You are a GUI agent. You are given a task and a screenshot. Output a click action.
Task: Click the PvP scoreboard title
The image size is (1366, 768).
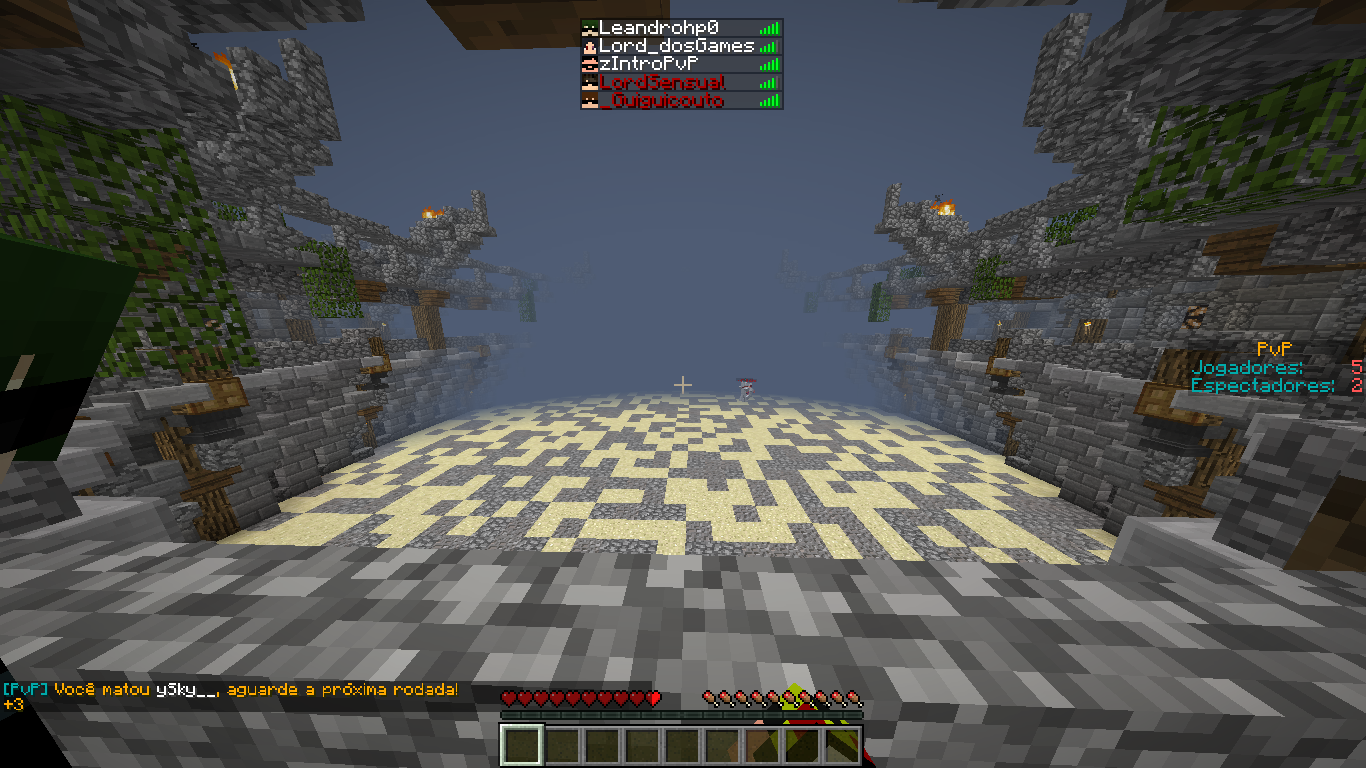1275,349
